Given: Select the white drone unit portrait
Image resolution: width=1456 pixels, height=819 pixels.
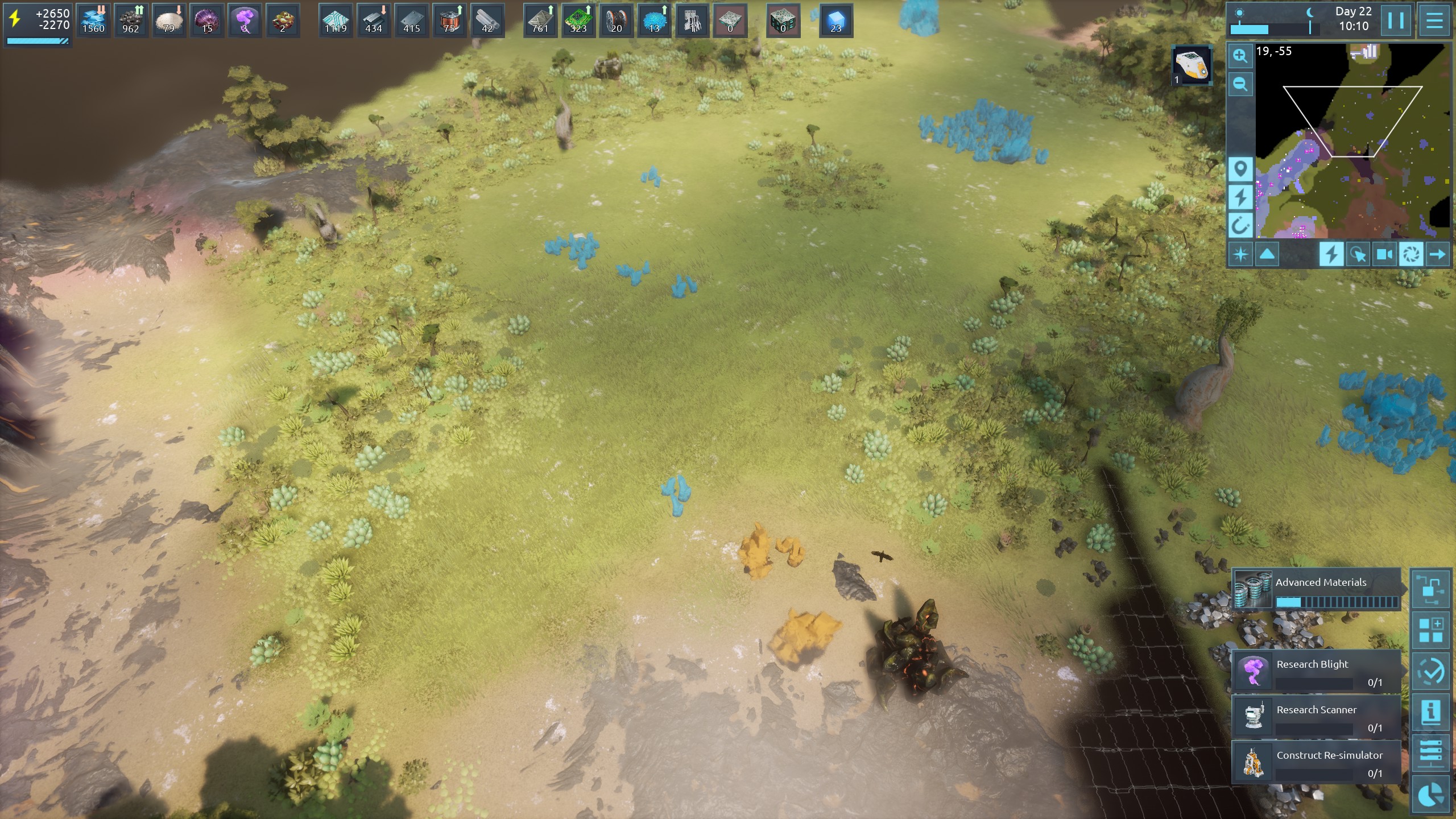Looking at the screenshot, I should 1192,65.
